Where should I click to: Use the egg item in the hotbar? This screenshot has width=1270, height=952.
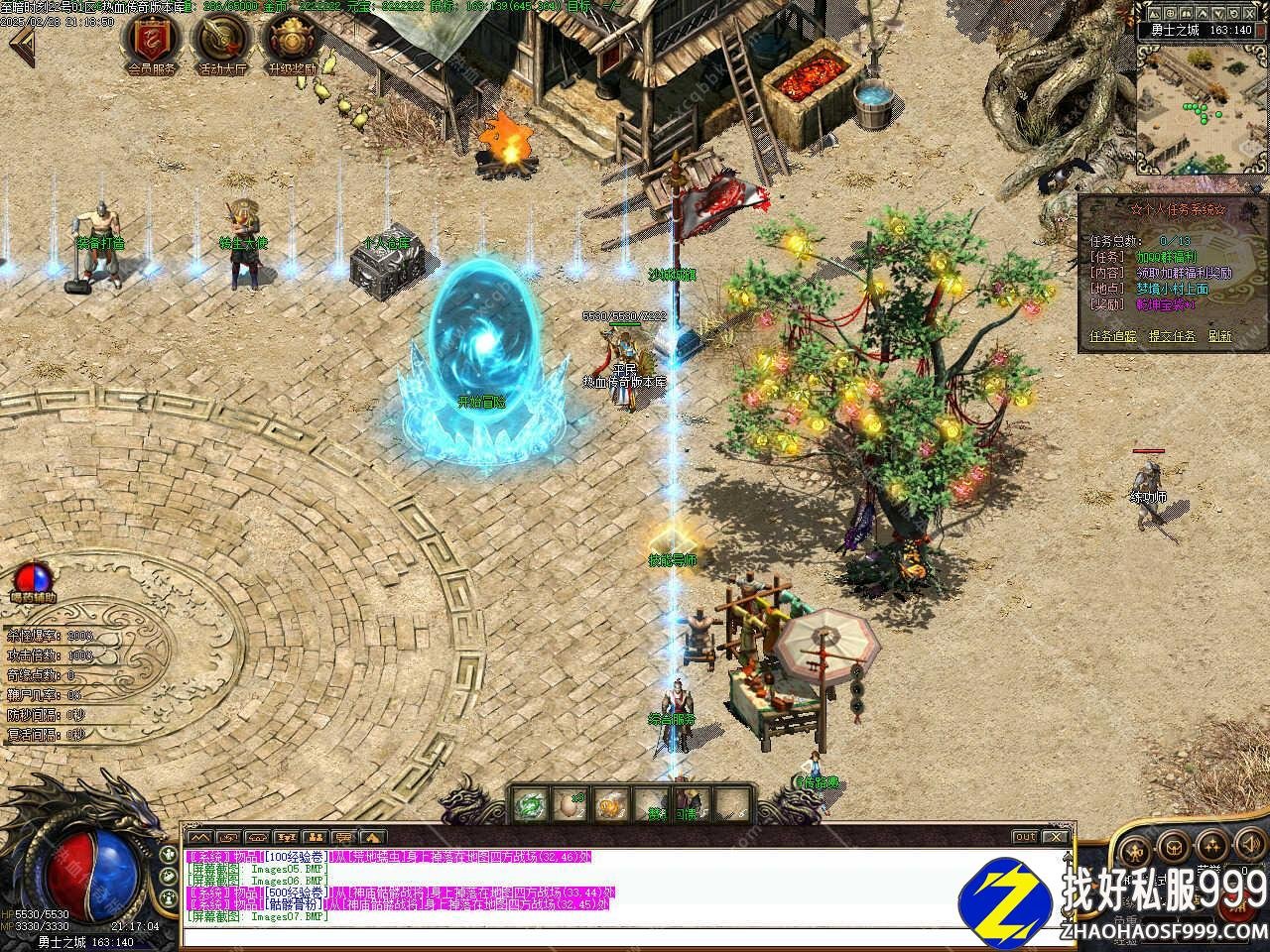pyautogui.click(x=567, y=805)
